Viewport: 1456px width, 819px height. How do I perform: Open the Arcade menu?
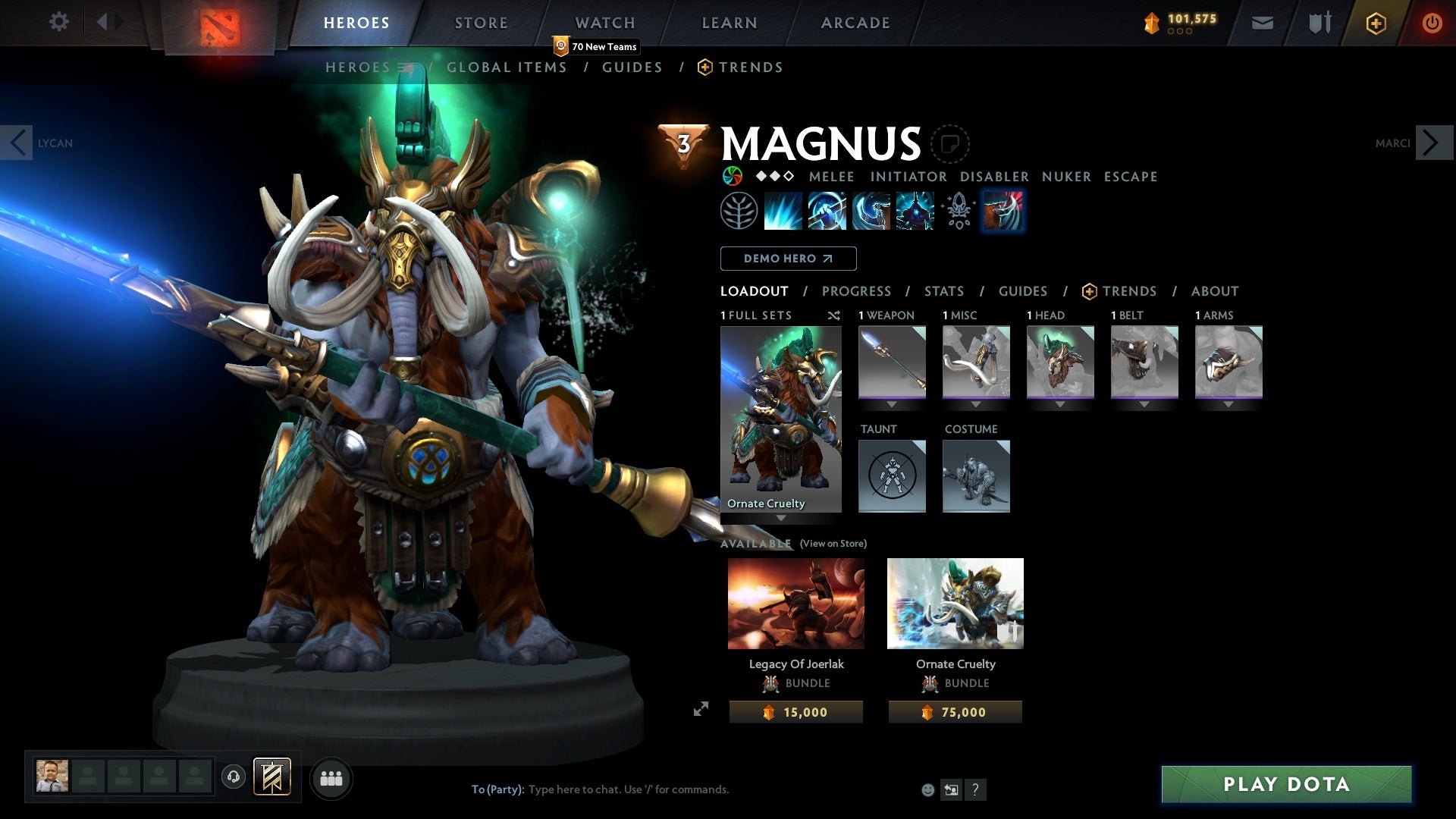855,22
